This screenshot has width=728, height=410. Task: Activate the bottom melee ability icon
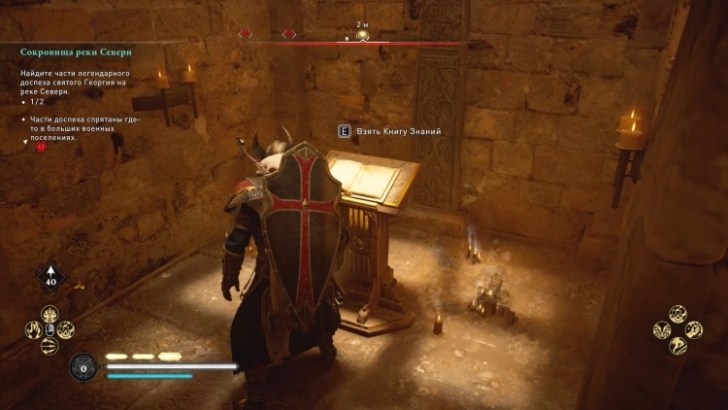tap(677, 345)
